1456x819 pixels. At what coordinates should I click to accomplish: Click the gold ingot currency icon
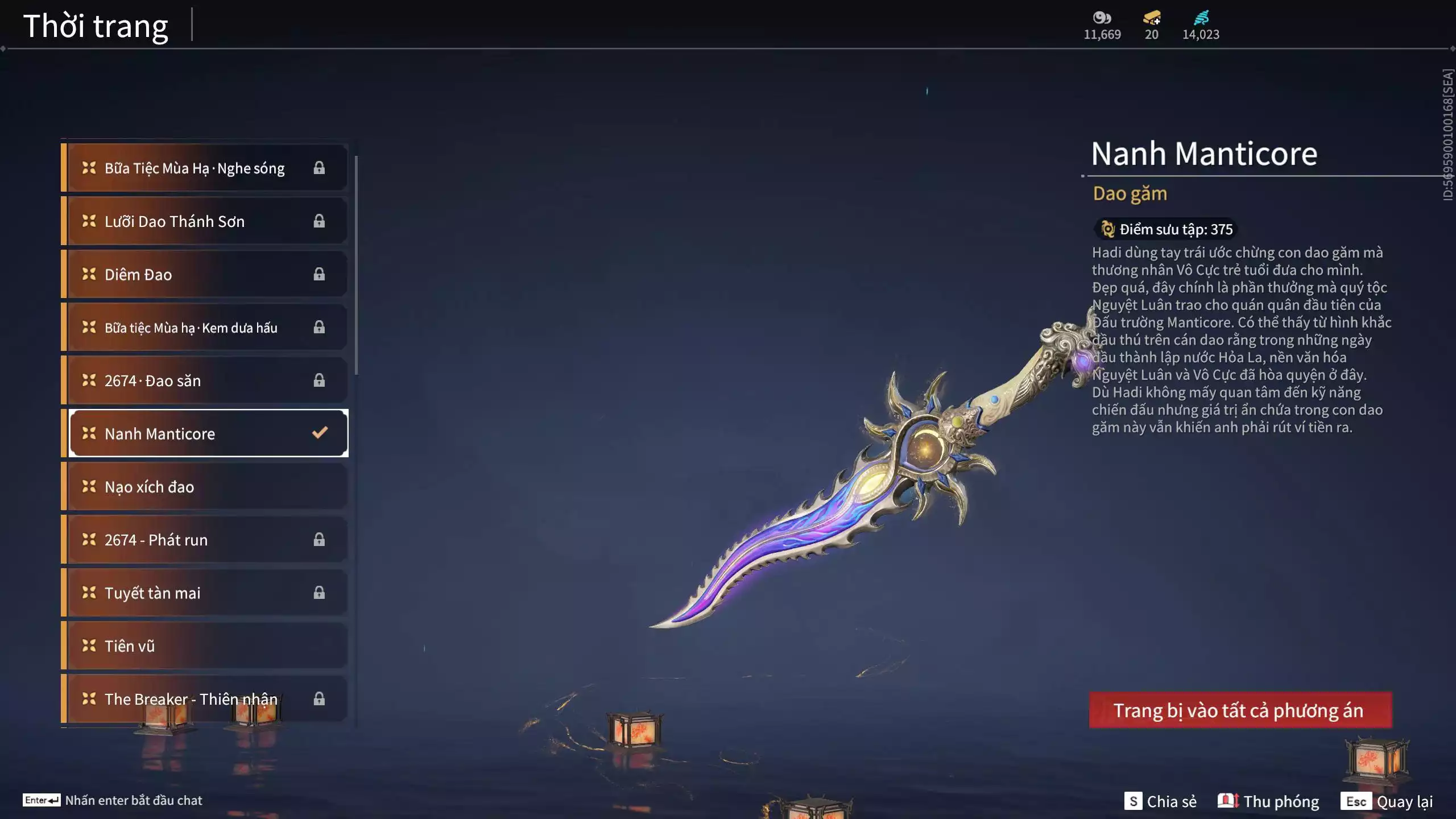click(x=1152, y=18)
